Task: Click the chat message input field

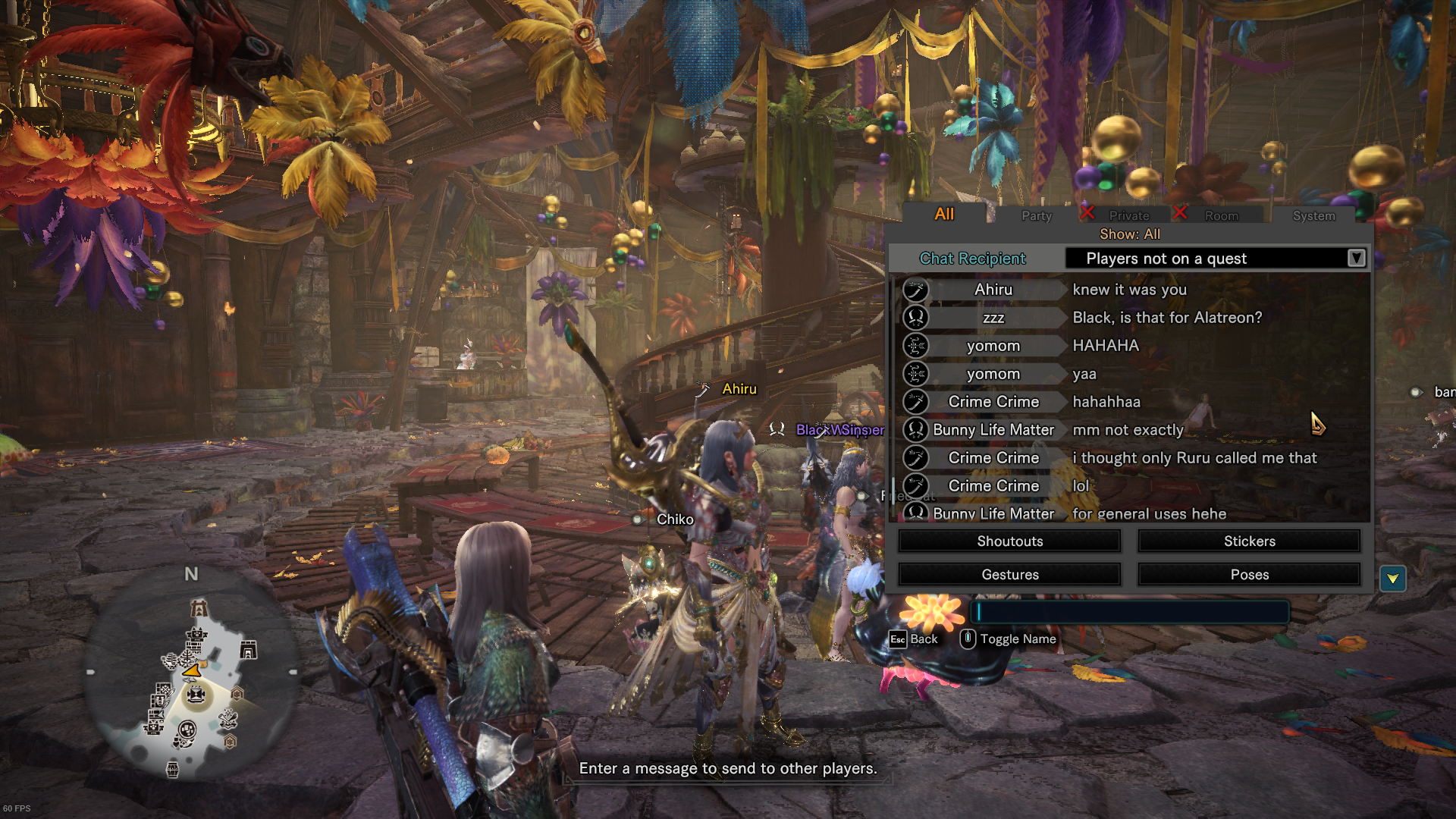Action: point(1130,612)
